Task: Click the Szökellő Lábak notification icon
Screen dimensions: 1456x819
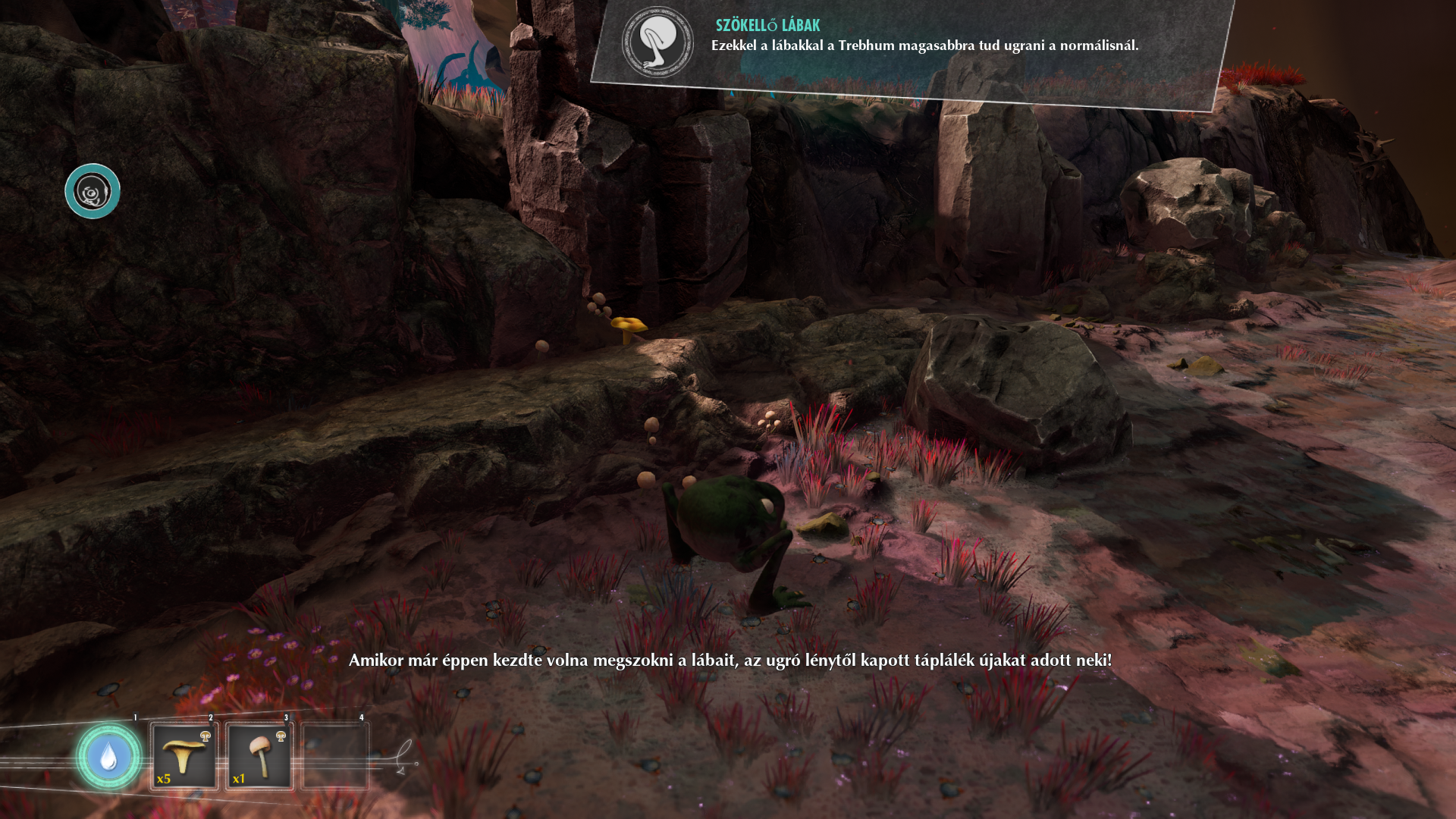Action: [x=657, y=42]
